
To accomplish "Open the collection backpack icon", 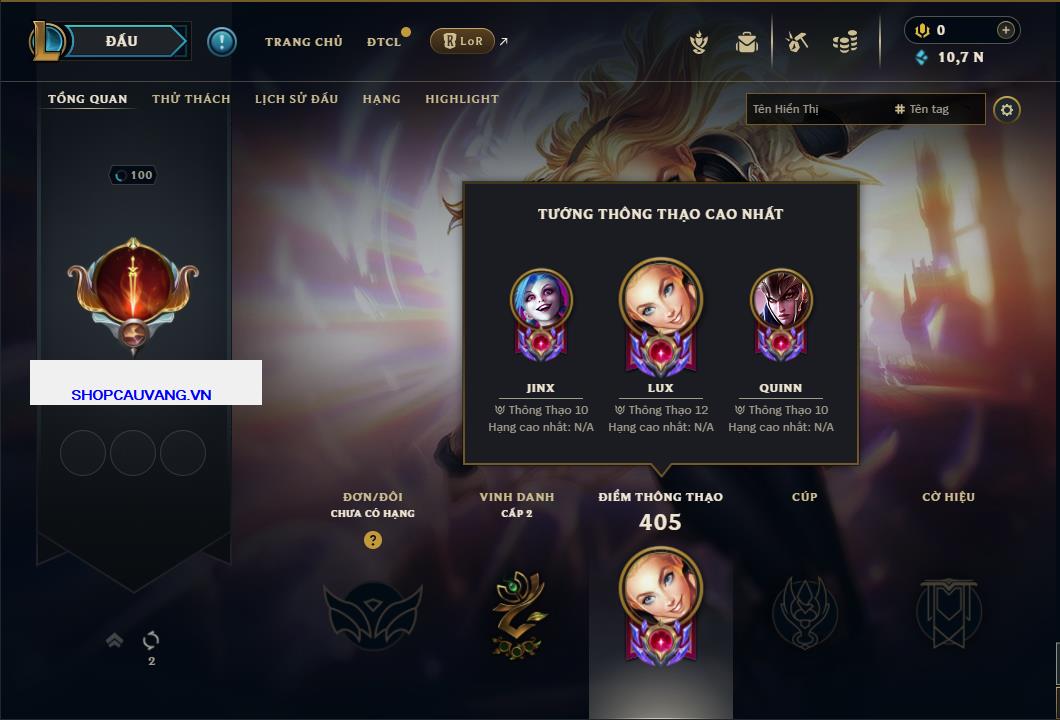I will pyautogui.click(x=746, y=42).
